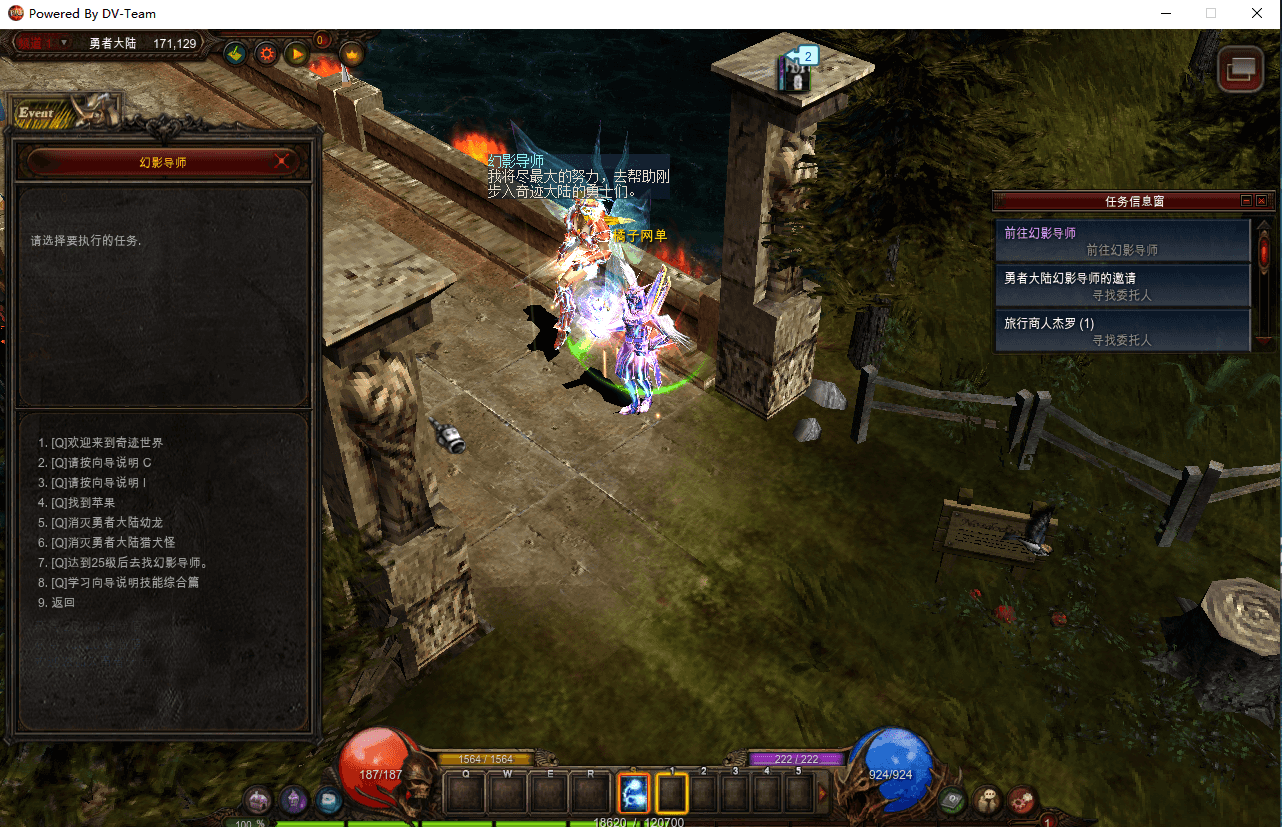This screenshot has height=827, width=1282.
Task: Open the Event banner
Action: (x=62, y=112)
